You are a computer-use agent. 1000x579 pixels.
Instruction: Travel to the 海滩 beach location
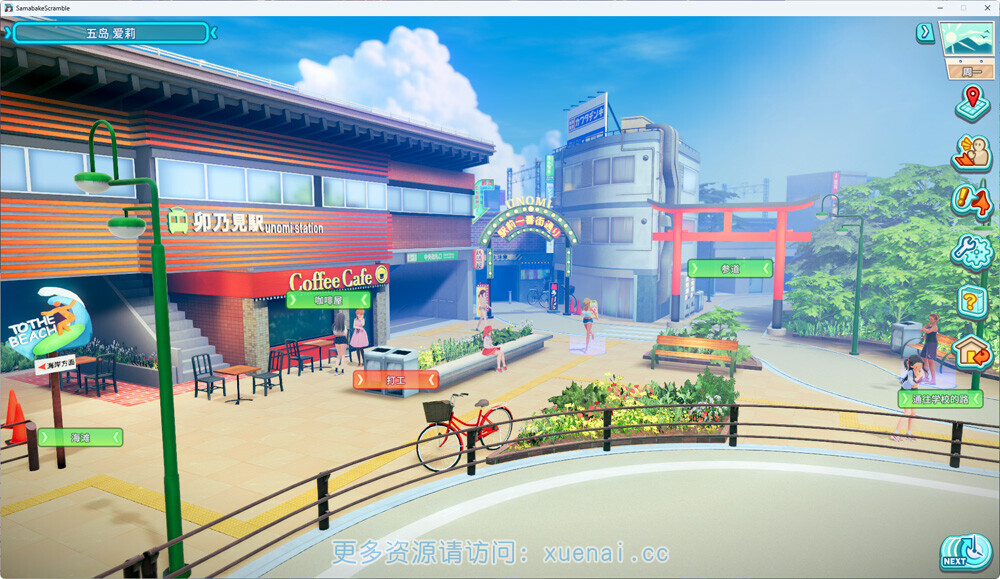(80, 437)
